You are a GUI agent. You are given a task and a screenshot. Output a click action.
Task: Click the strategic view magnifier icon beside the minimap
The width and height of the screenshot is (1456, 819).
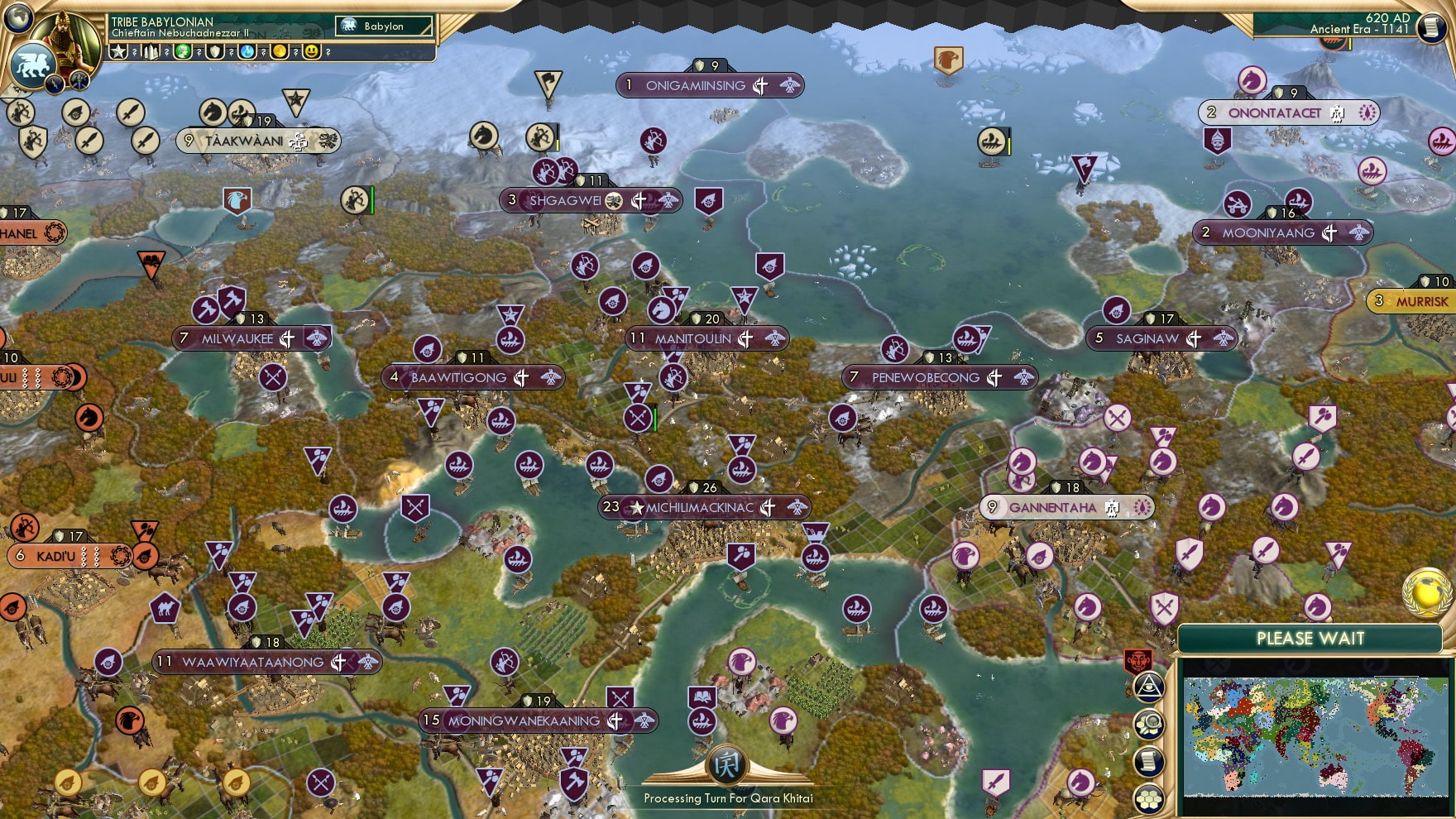pyautogui.click(x=1149, y=724)
